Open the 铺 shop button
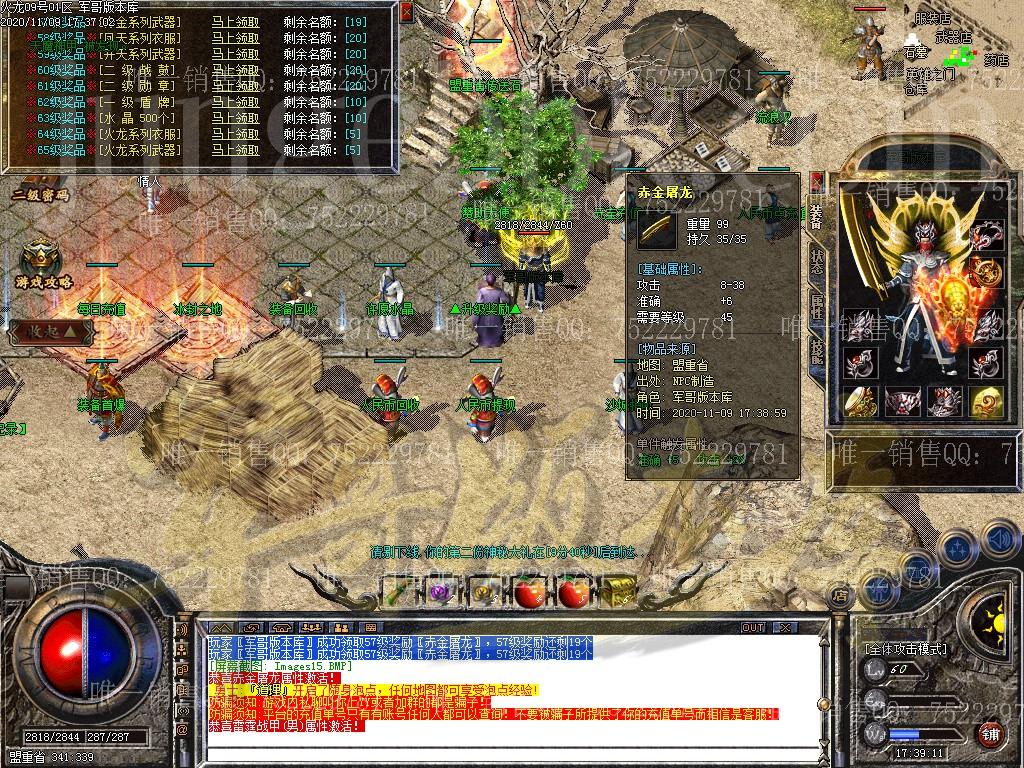This screenshot has height=768, width=1024. coord(990,735)
